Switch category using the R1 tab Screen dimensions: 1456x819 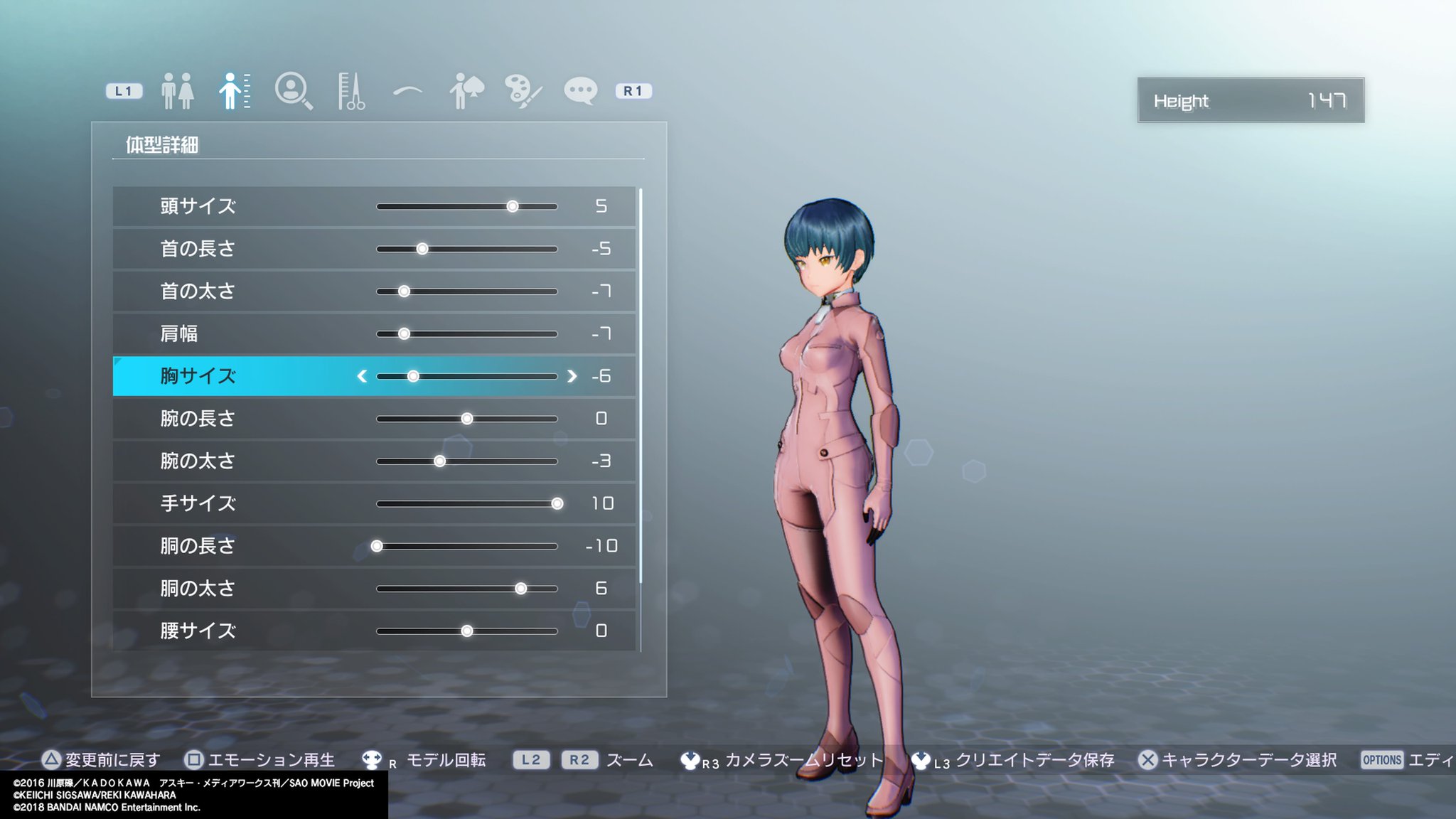(x=633, y=90)
